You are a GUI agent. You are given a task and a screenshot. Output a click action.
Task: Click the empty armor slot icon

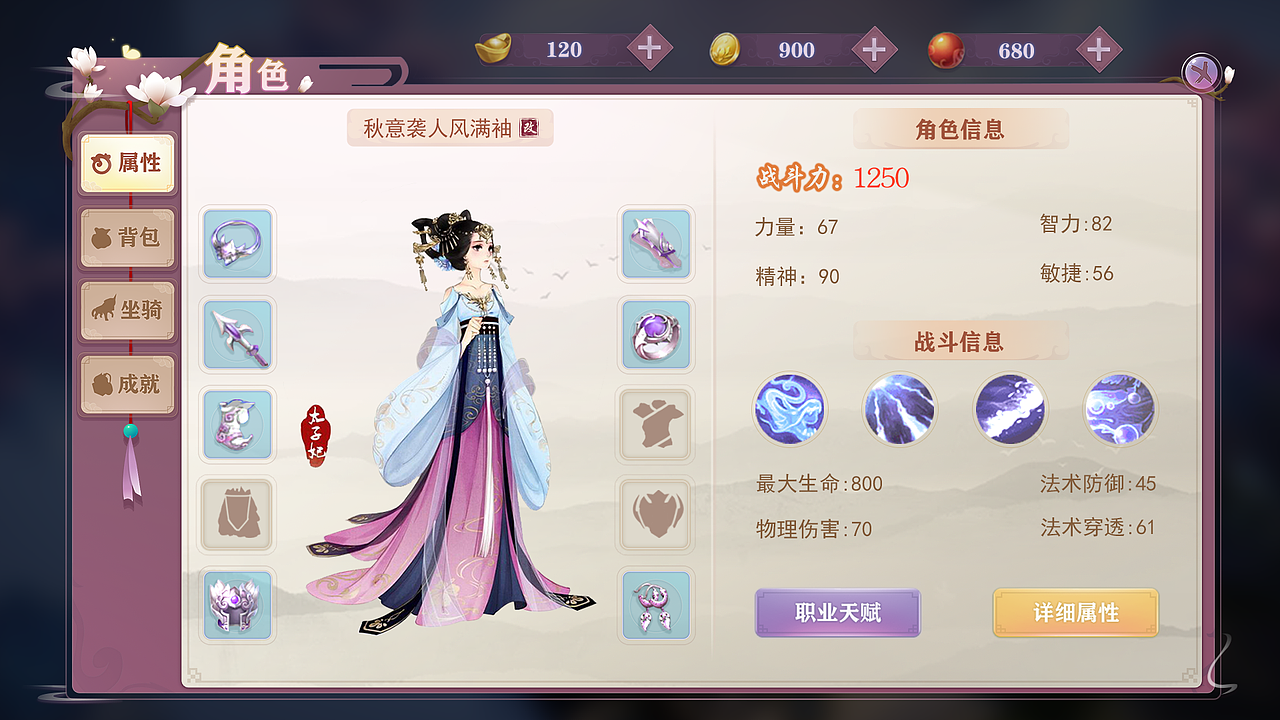click(x=655, y=425)
